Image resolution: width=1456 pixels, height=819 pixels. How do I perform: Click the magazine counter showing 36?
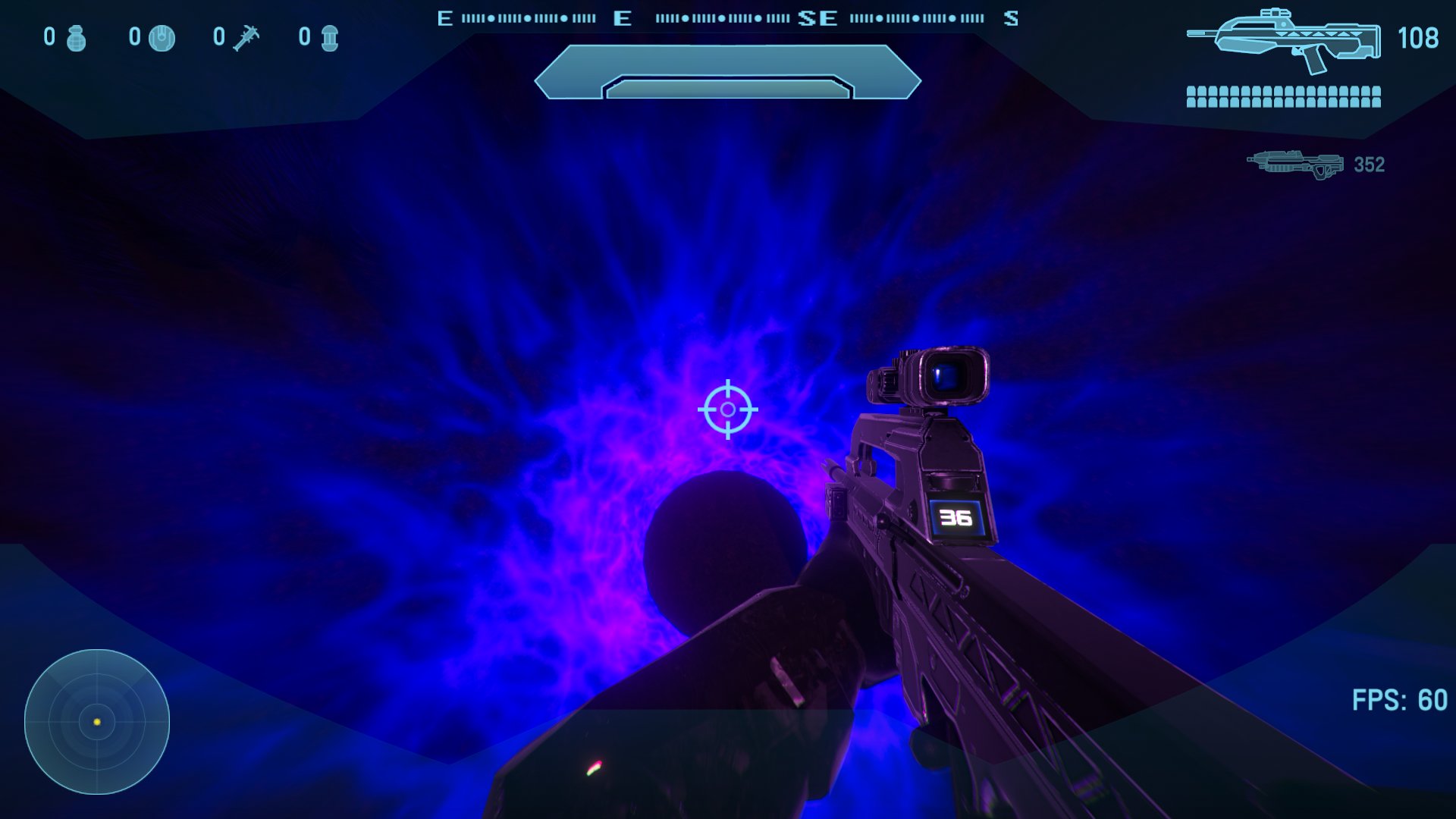click(955, 519)
